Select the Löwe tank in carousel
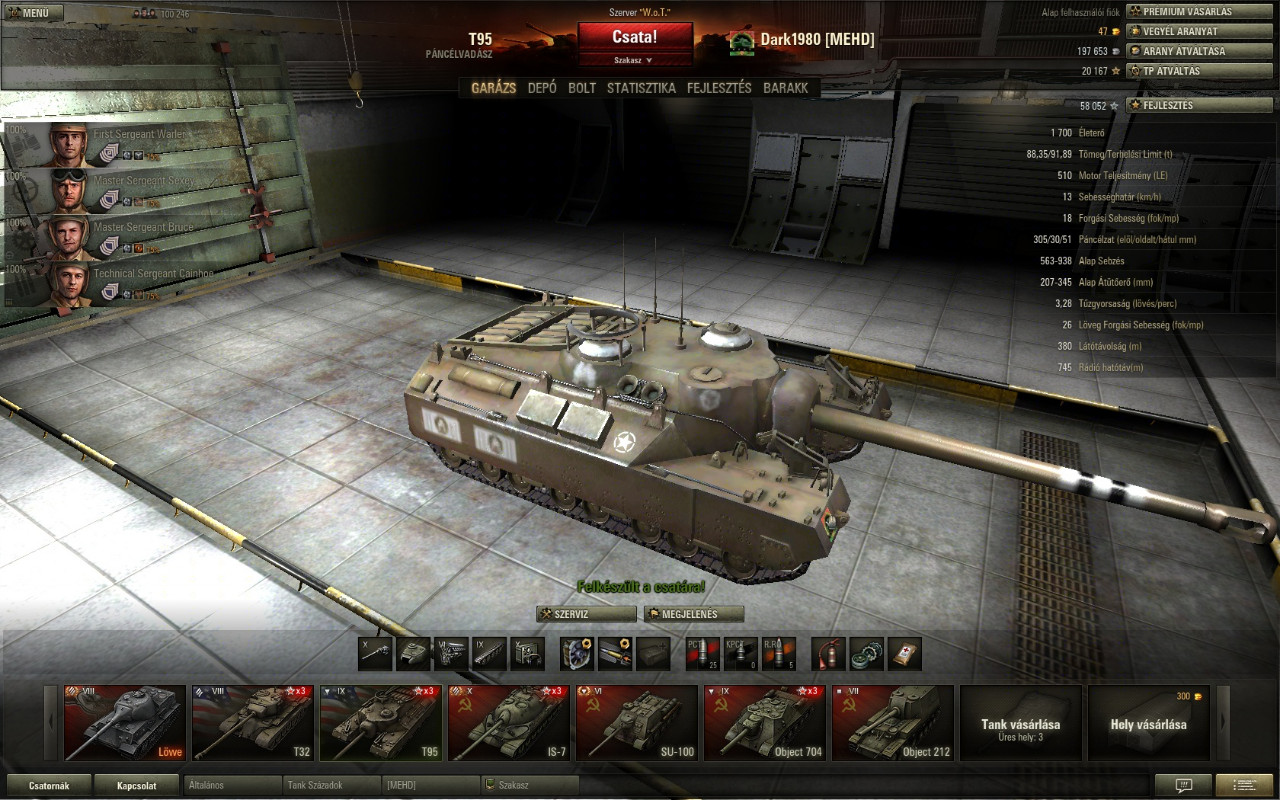Image resolution: width=1280 pixels, height=800 pixels. [125, 722]
